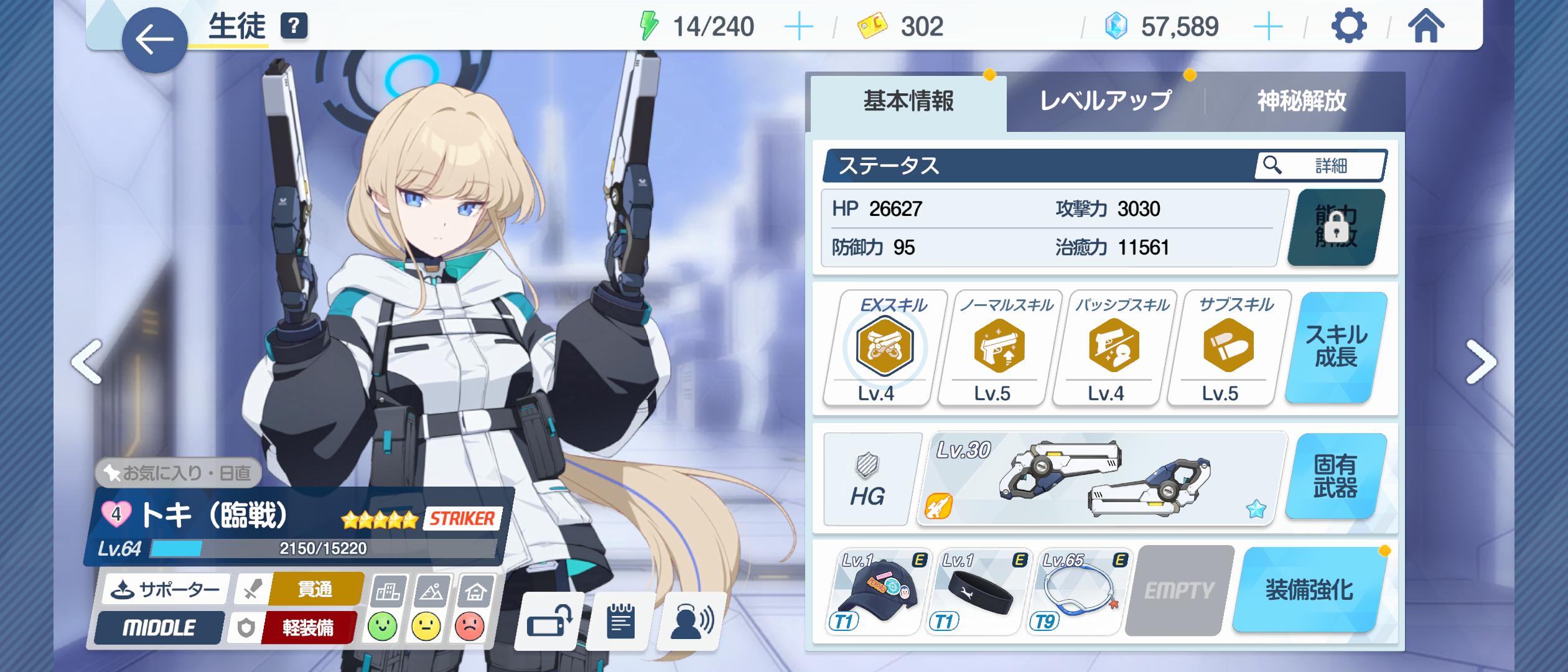
Task: Show status 詳細 details
Action: pos(1321,166)
